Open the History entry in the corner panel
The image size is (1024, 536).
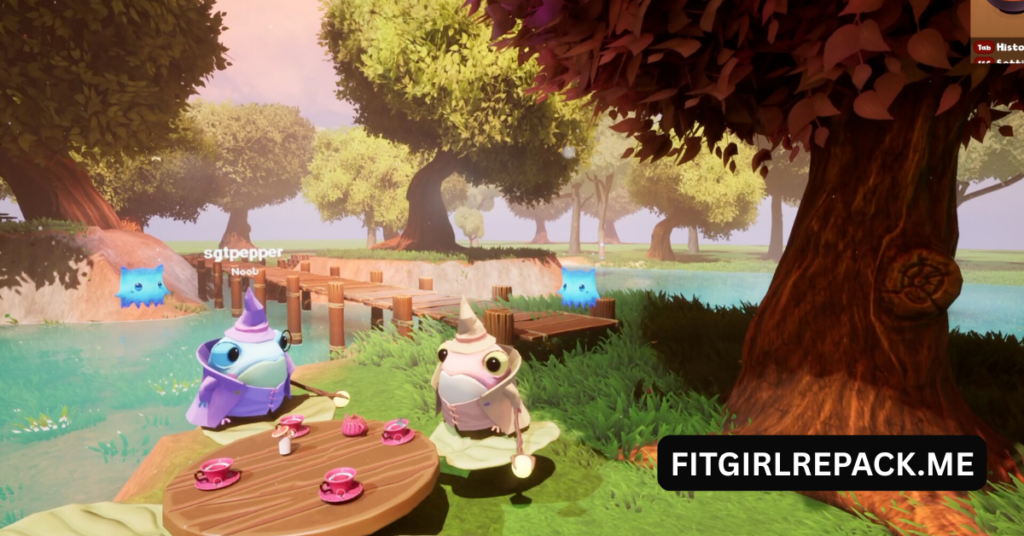point(1008,47)
